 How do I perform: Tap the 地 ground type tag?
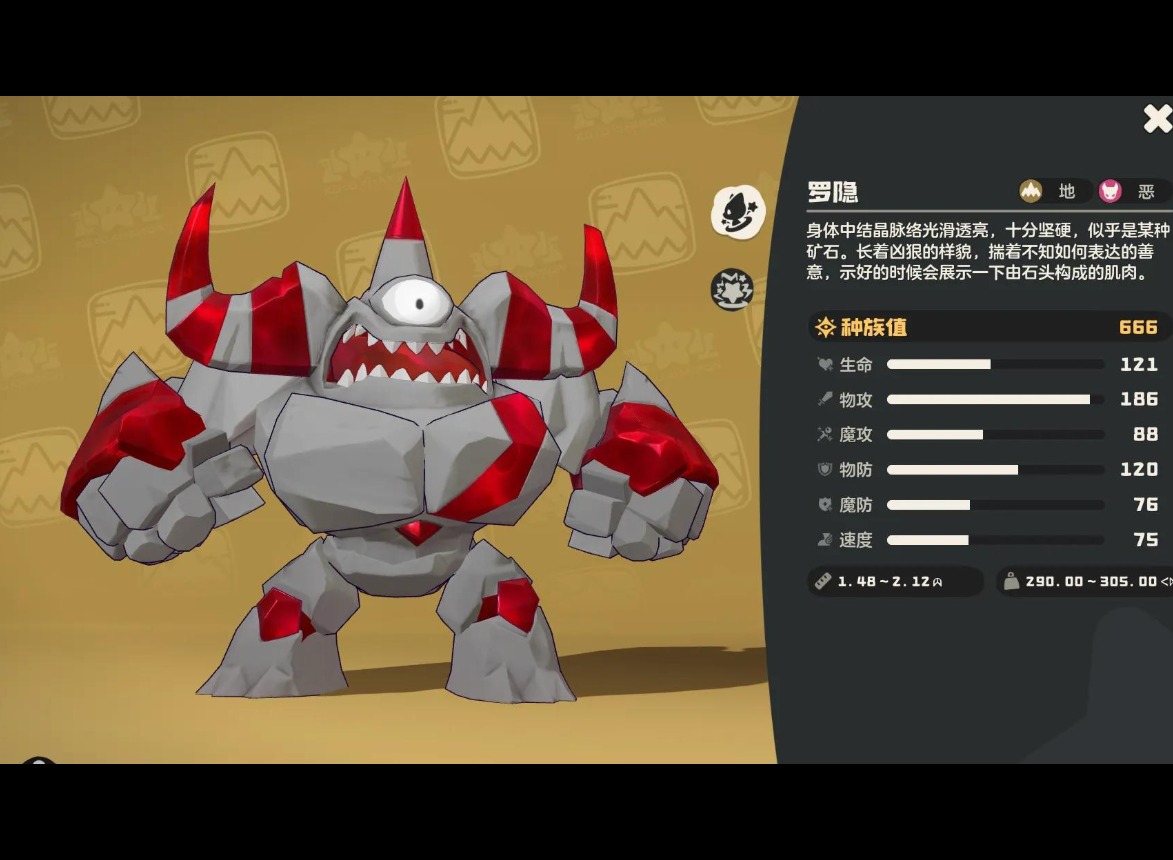coord(1051,191)
